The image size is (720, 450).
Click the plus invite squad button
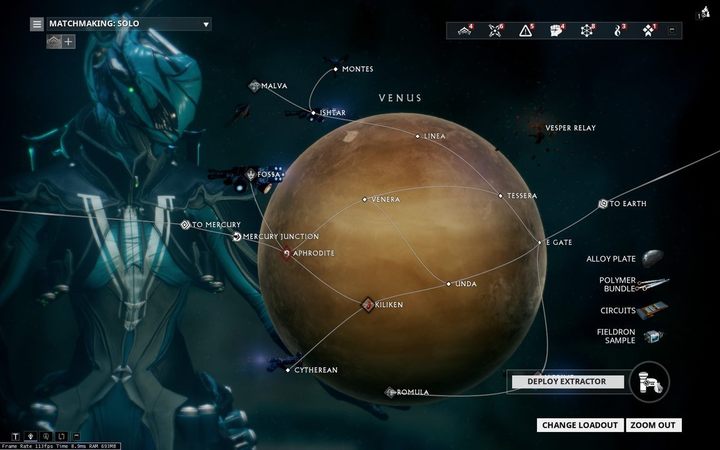69,41
